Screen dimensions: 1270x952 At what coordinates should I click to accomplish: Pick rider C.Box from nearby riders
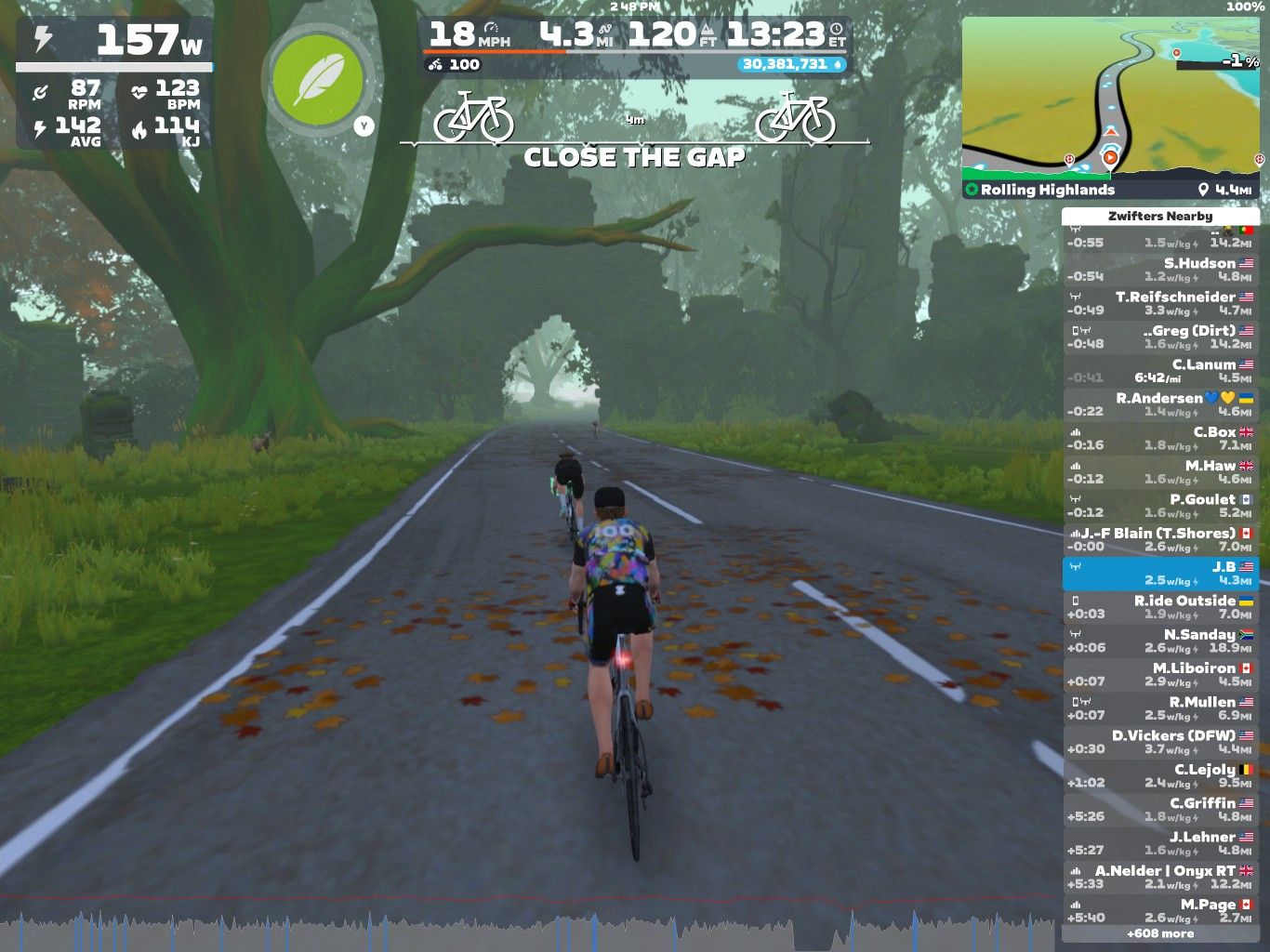[1160, 438]
